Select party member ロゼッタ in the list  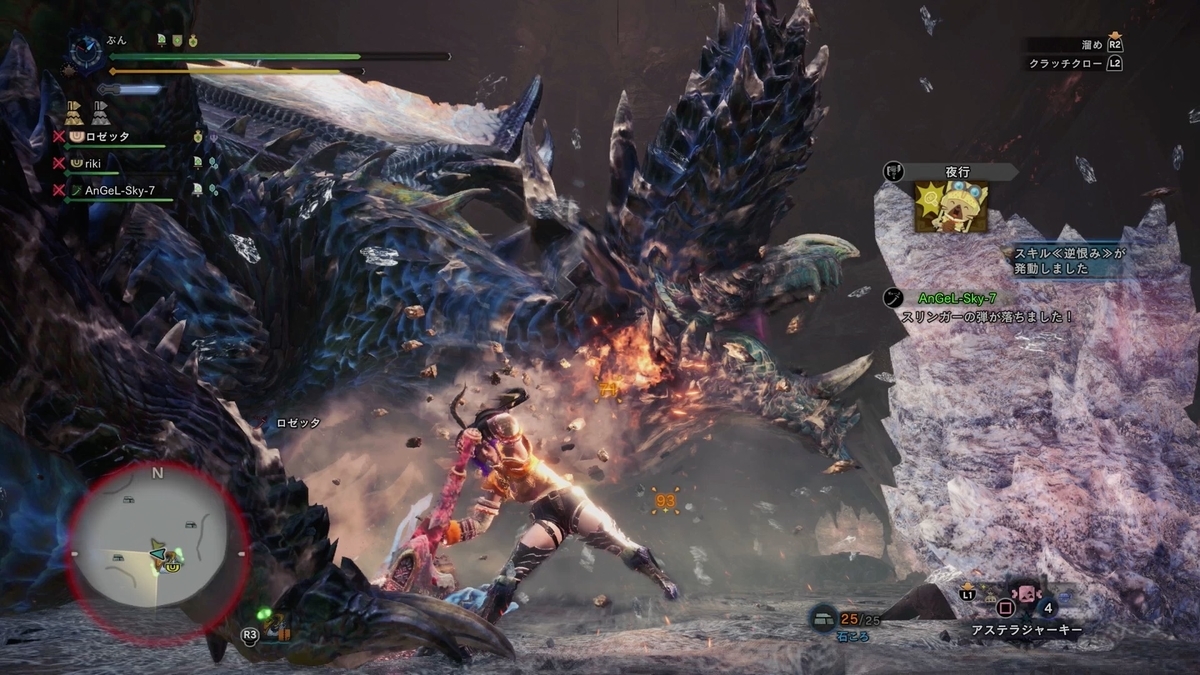tap(105, 136)
